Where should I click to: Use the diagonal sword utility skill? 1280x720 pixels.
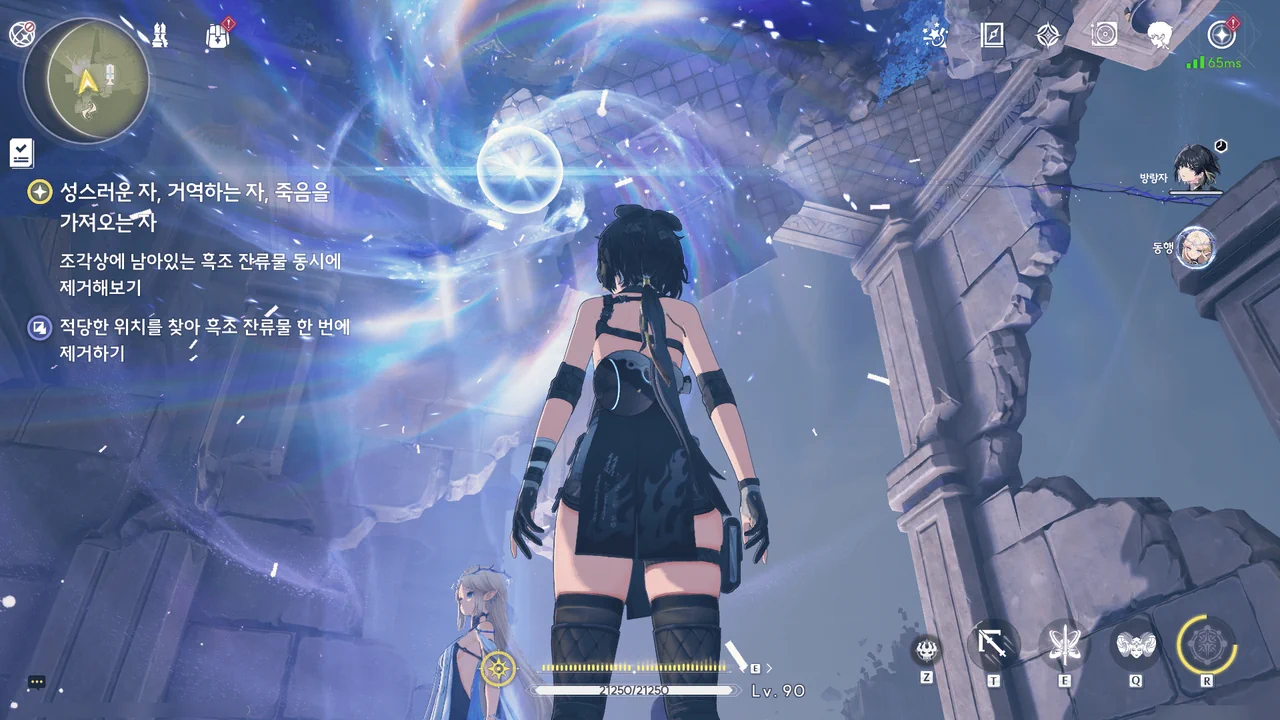pyautogui.click(x=994, y=645)
